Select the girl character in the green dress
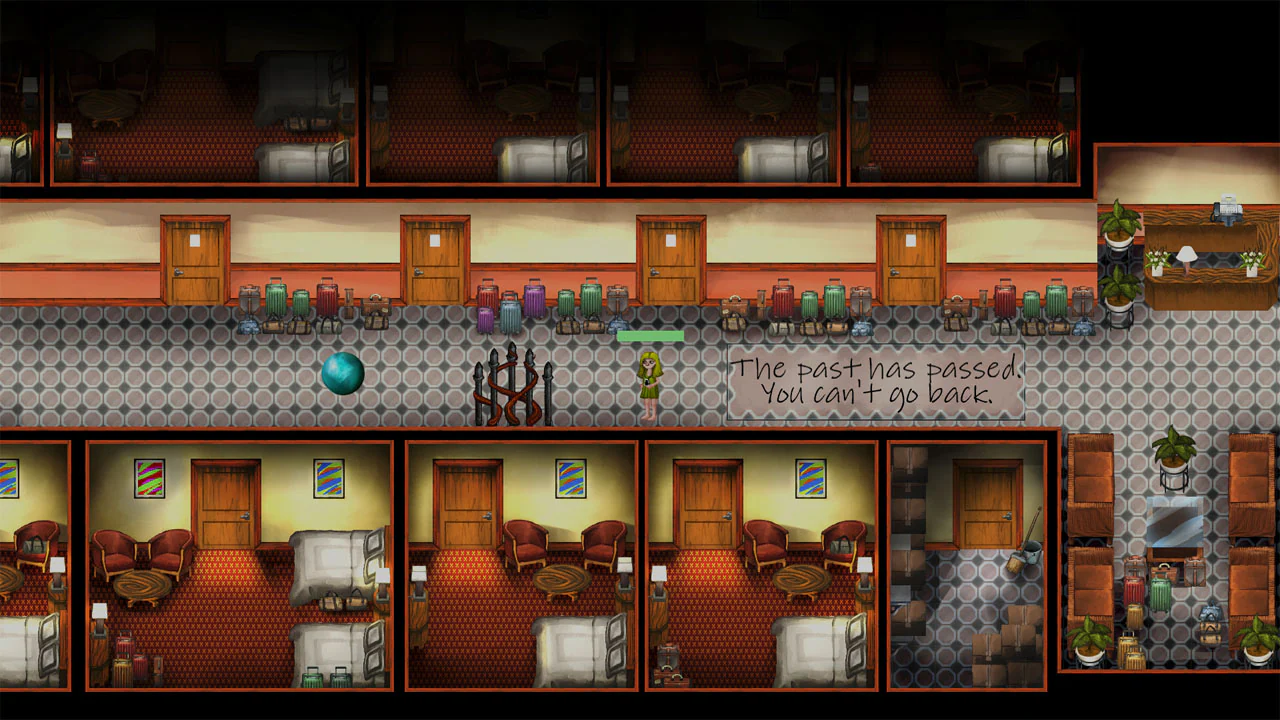Image resolution: width=1280 pixels, height=720 pixels. pyautogui.click(x=649, y=380)
